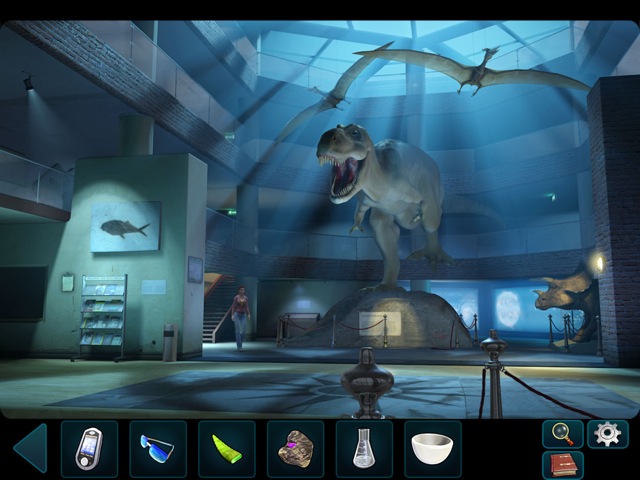
Task: Select the green claw inventory item
Action: click(x=226, y=448)
